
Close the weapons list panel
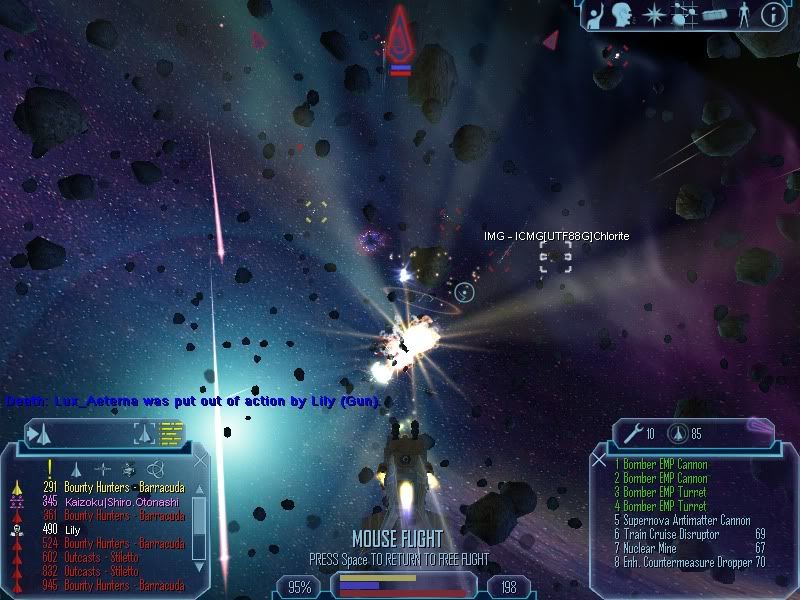click(x=599, y=461)
